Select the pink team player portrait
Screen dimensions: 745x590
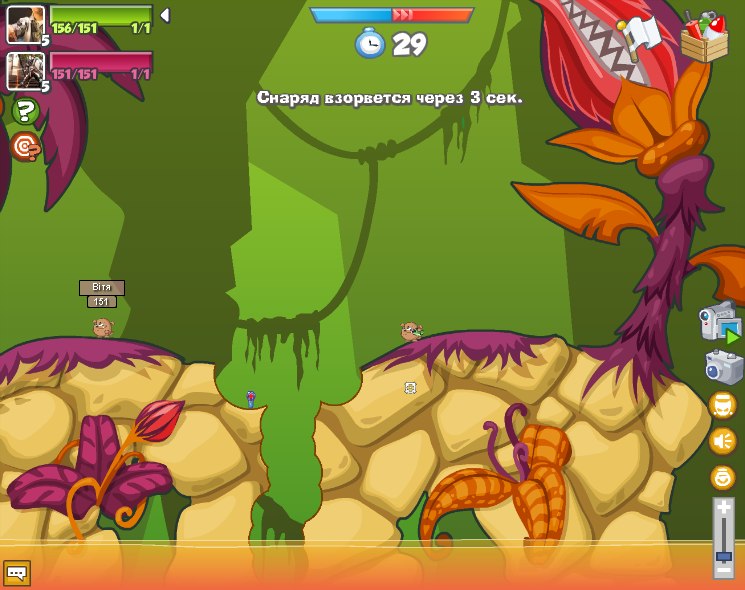(24, 69)
